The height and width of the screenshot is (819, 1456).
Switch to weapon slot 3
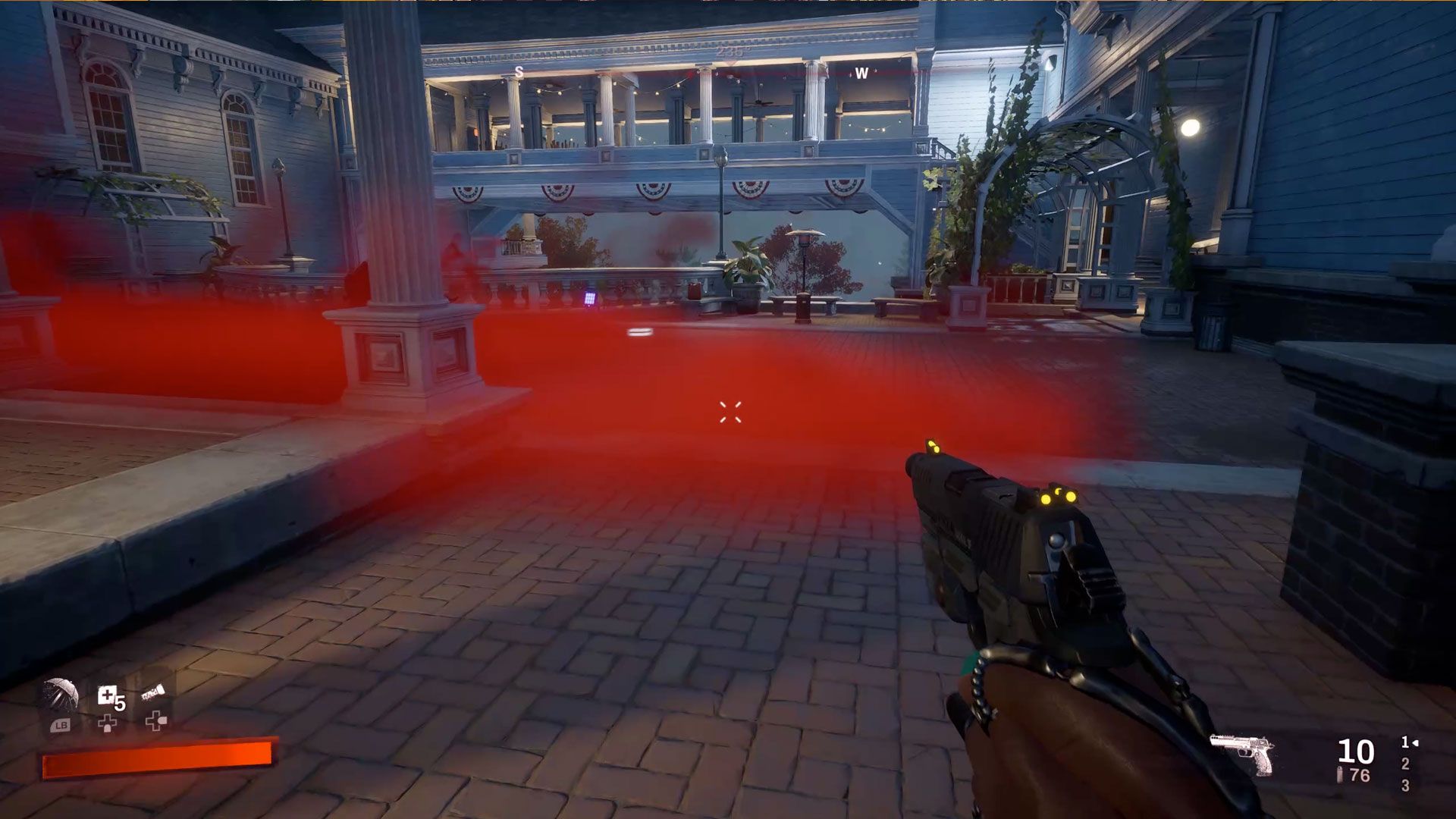tap(1405, 786)
